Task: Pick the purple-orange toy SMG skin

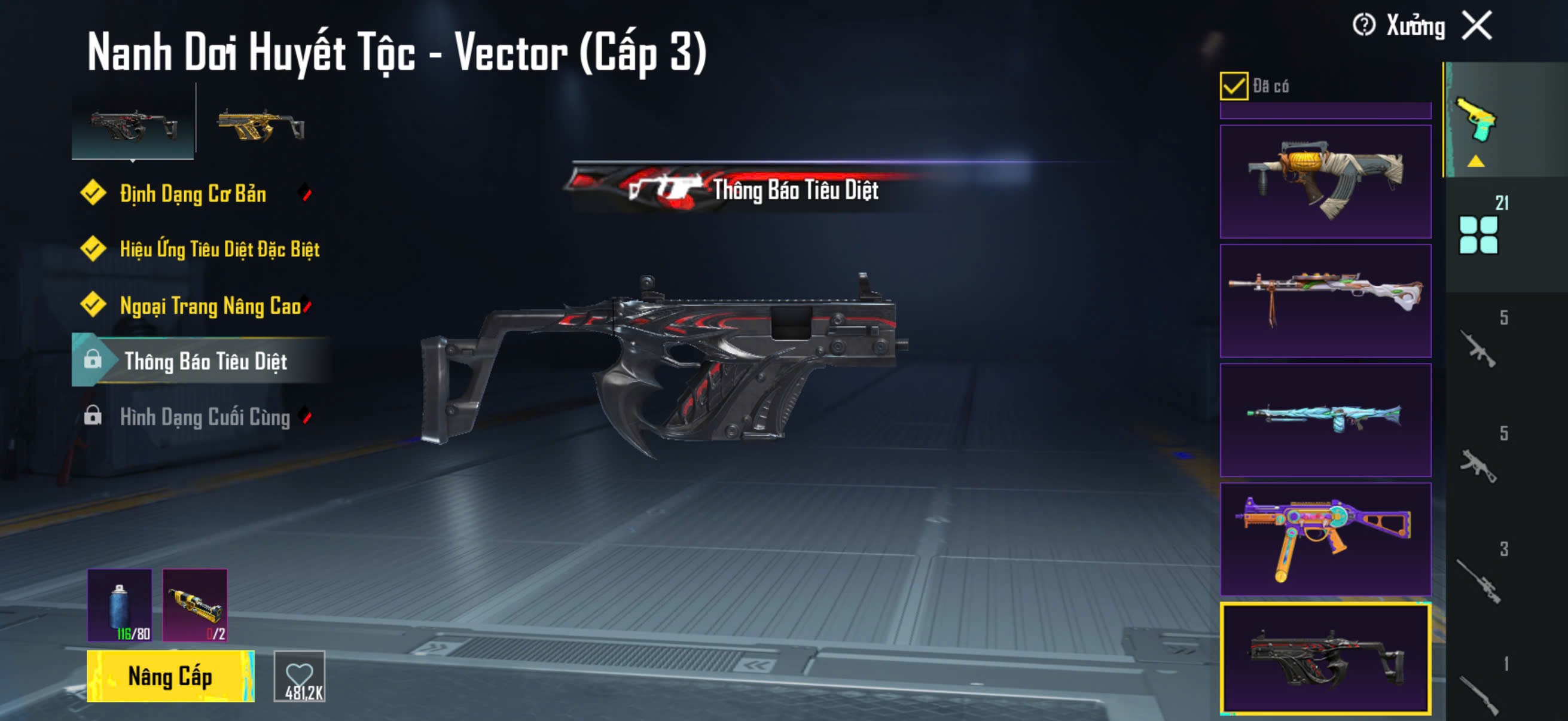Action: [x=1325, y=539]
